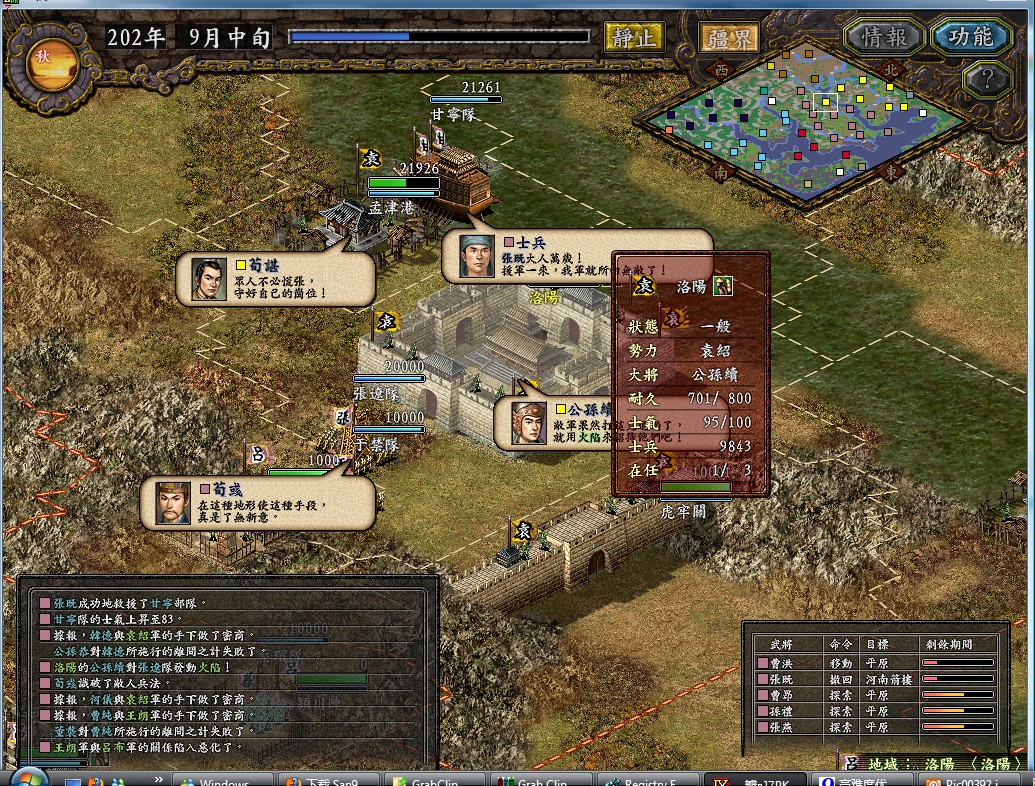Open the 情報 information menu
This screenshot has width=1035, height=786.
[x=884, y=37]
